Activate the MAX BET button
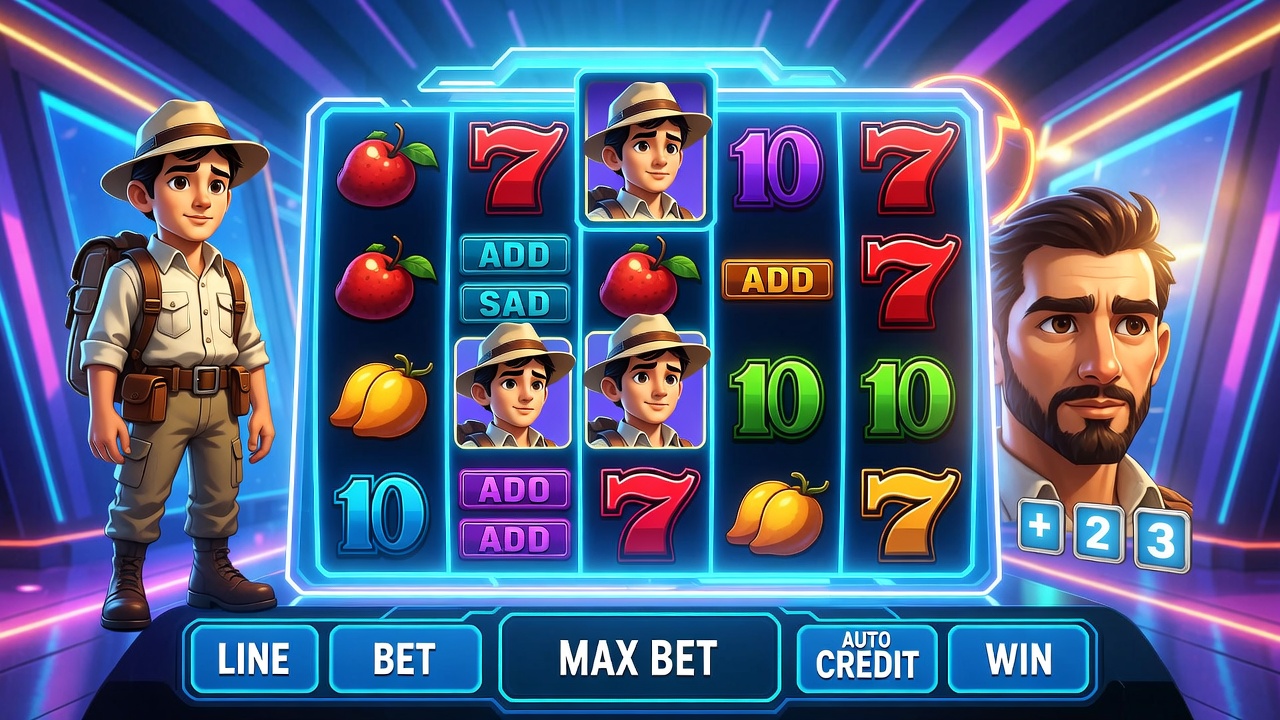Screen dimensions: 1280x720 [x=638, y=658]
